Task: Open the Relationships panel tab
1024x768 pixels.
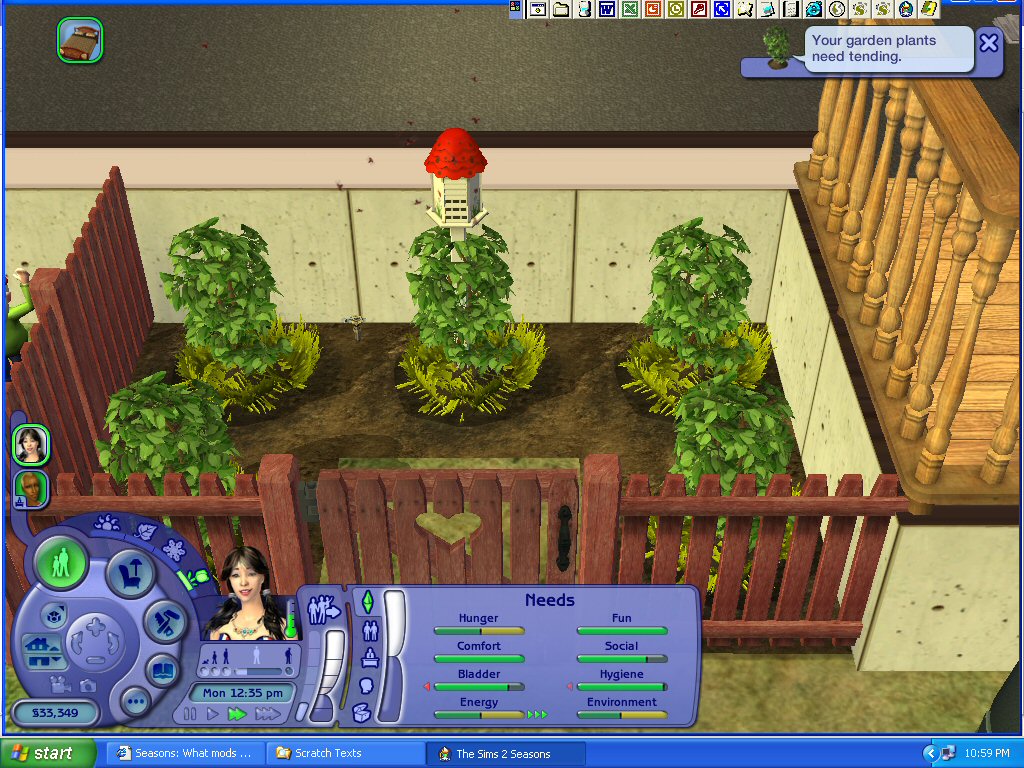Action: pyautogui.click(x=369, y=631)
